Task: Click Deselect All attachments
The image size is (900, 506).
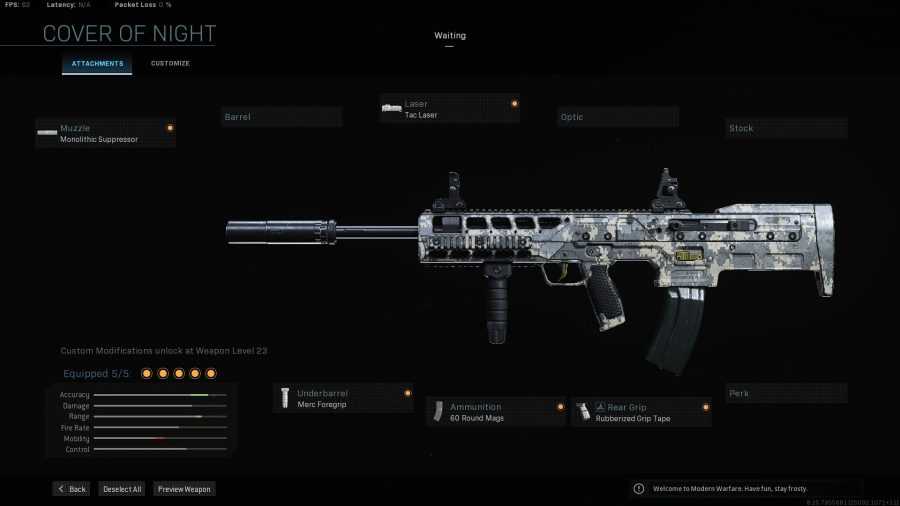Action: 122,489
